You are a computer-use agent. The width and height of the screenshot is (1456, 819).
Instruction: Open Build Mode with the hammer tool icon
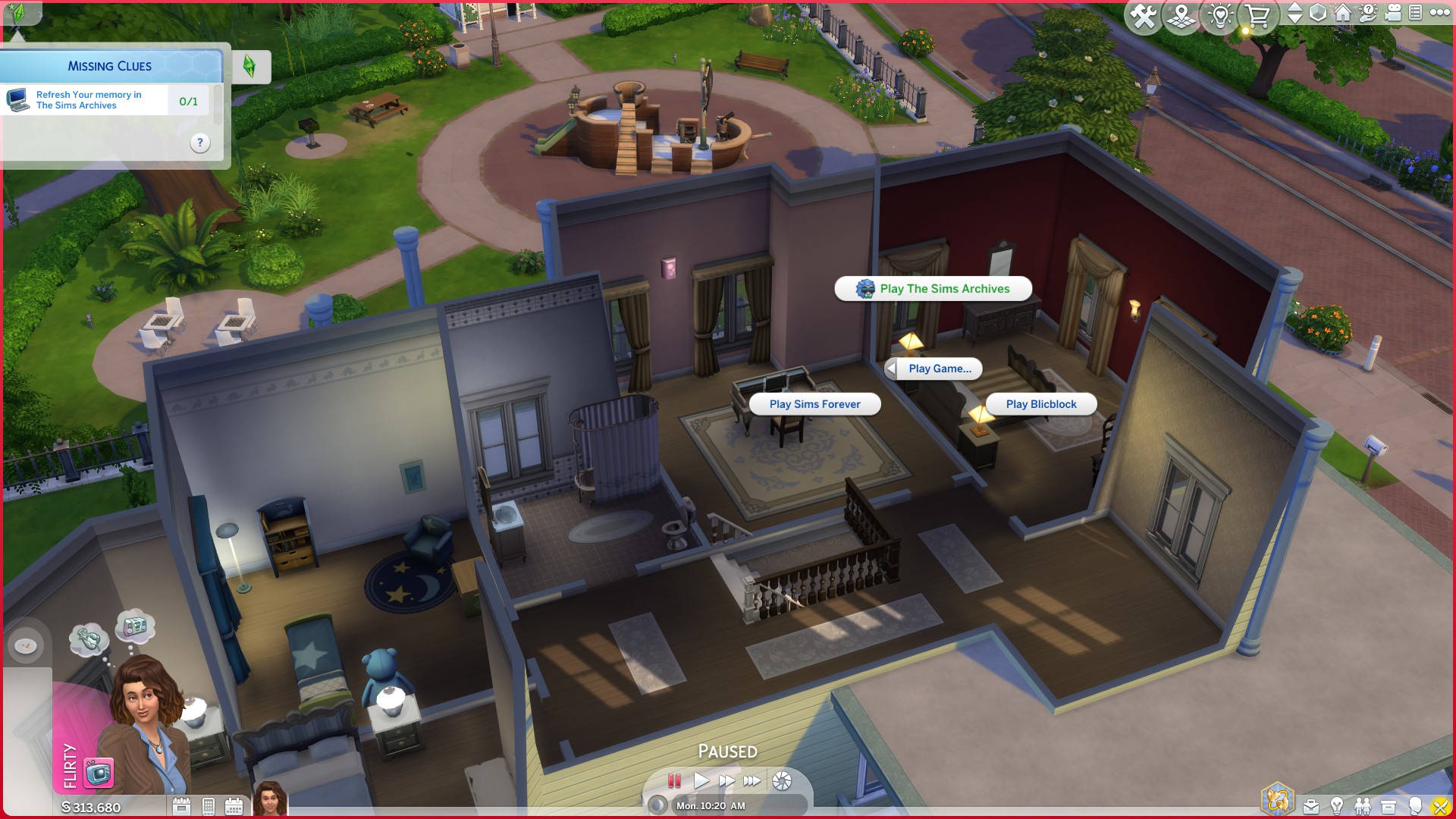pyautogui.click(x=1144, y=13)
